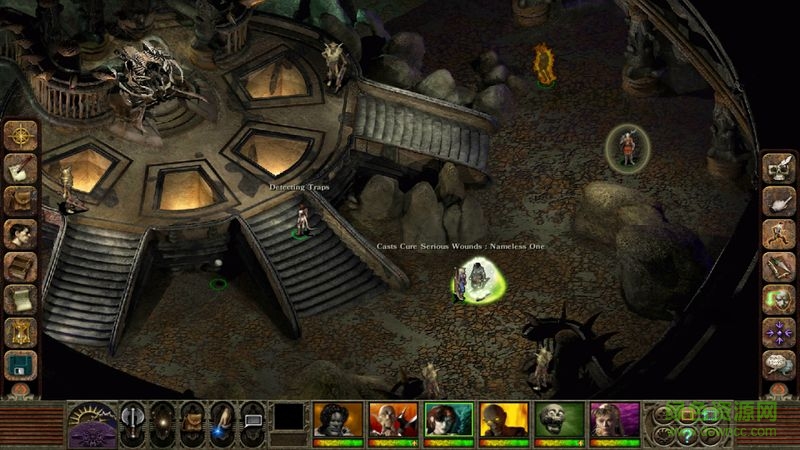Show the character record portrait button
The width and height of the screenshot is (800, 450).
(20, 234)
